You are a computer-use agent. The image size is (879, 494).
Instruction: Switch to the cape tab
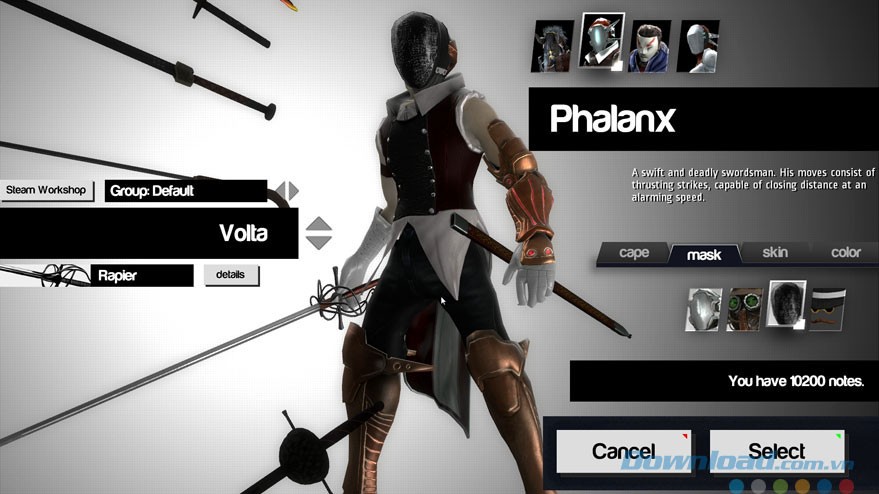(634, 253)
